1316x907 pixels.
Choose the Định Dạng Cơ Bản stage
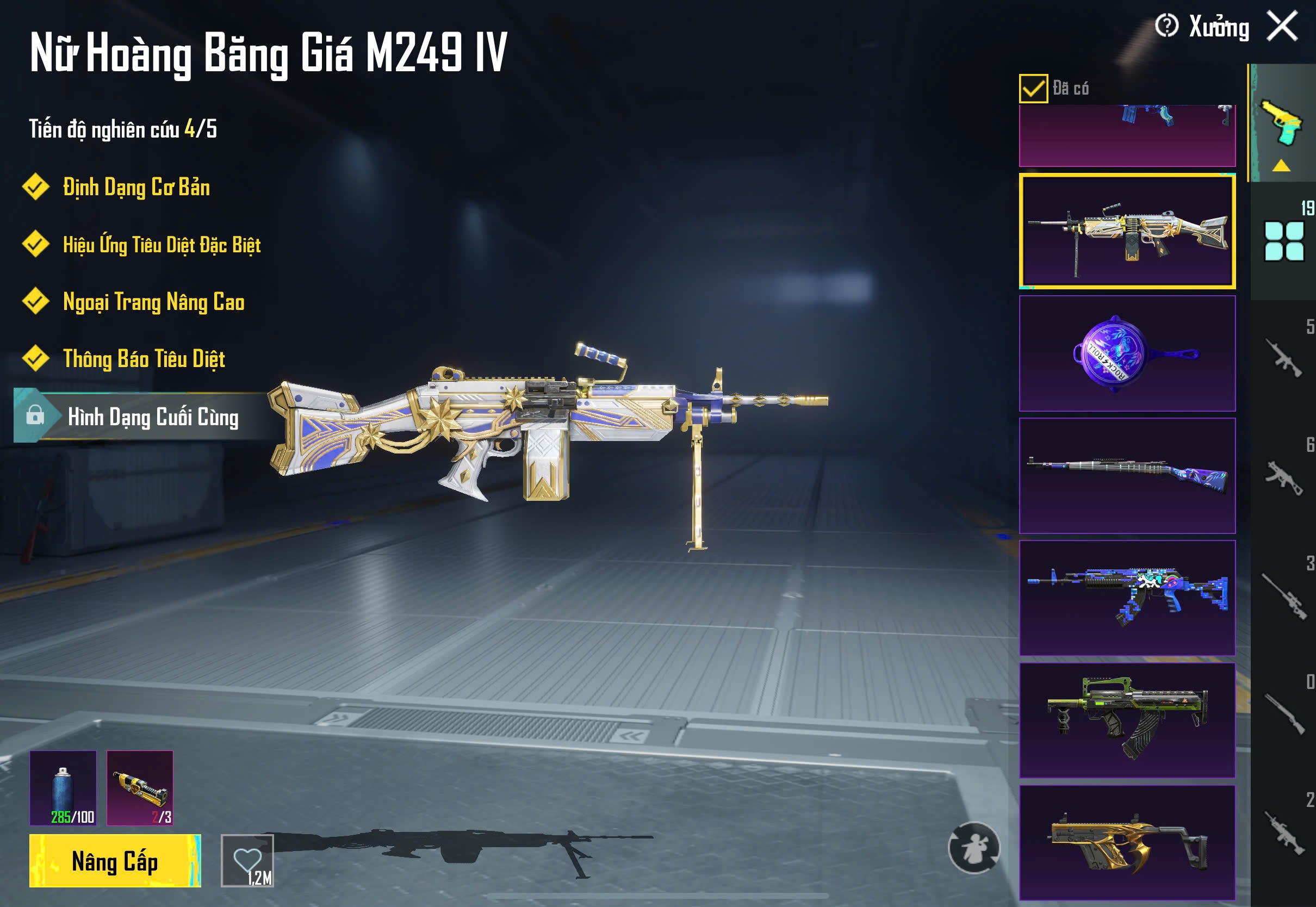pyautogui.click(x=136, y=188)
